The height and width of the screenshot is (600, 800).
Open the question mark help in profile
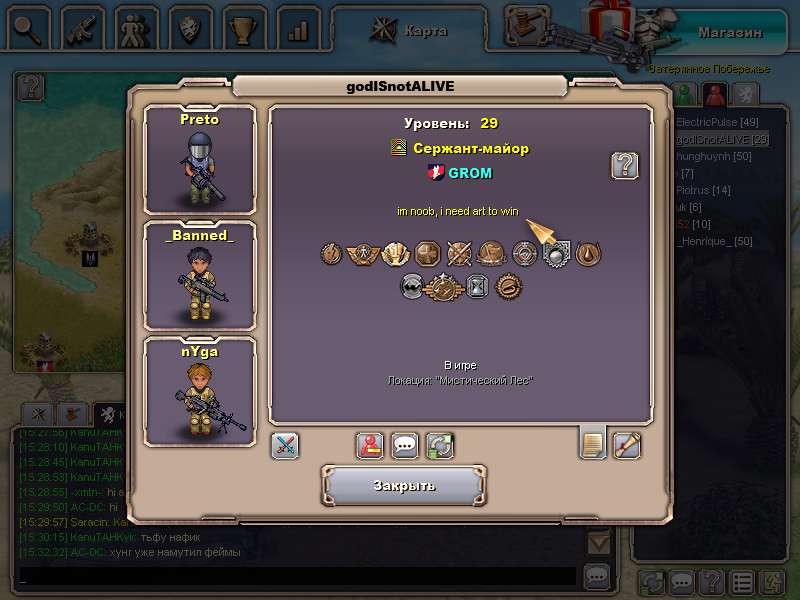tap(625, 165)
